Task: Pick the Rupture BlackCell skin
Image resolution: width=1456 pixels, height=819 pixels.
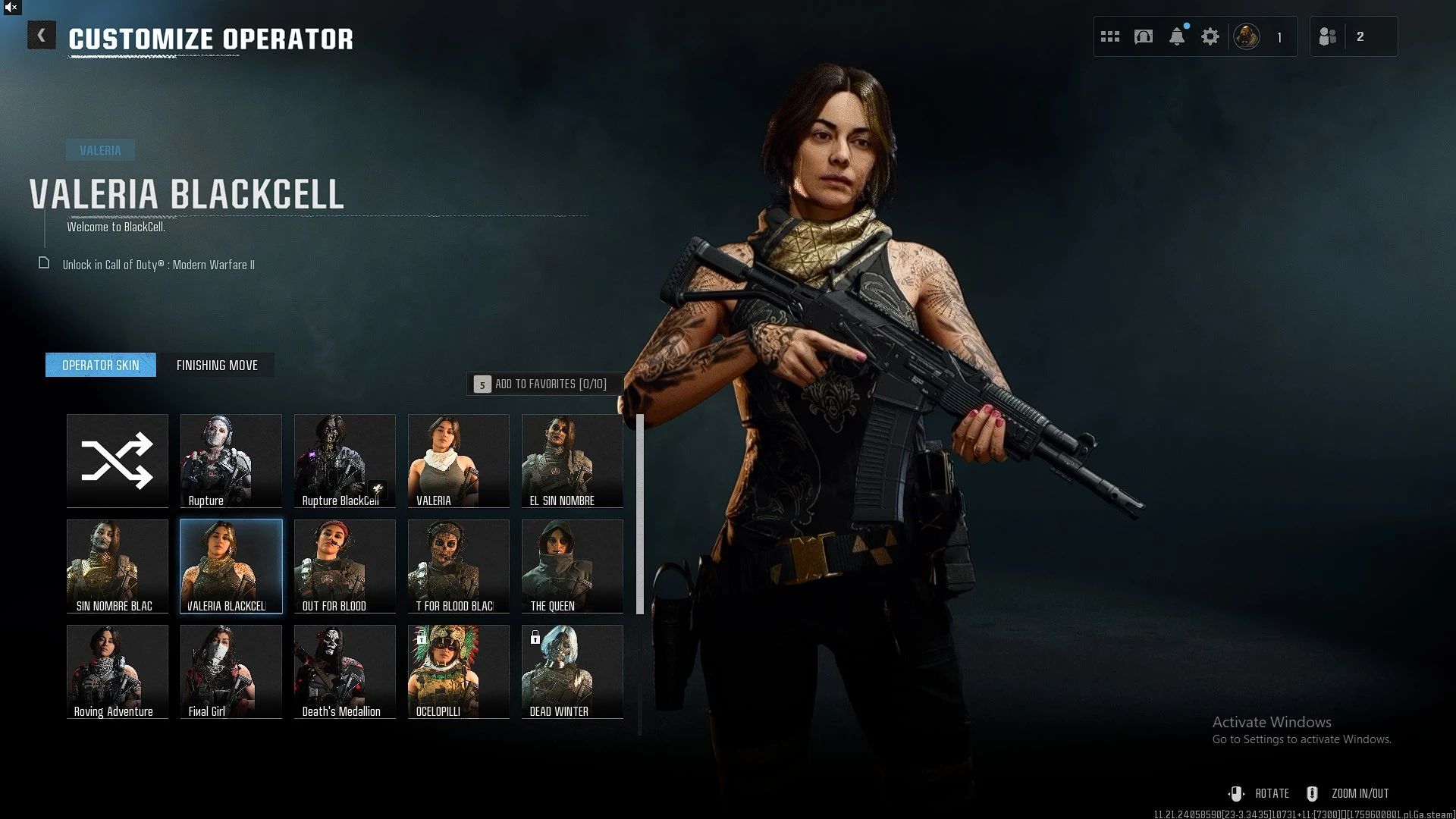Action: tap(345, 460)
